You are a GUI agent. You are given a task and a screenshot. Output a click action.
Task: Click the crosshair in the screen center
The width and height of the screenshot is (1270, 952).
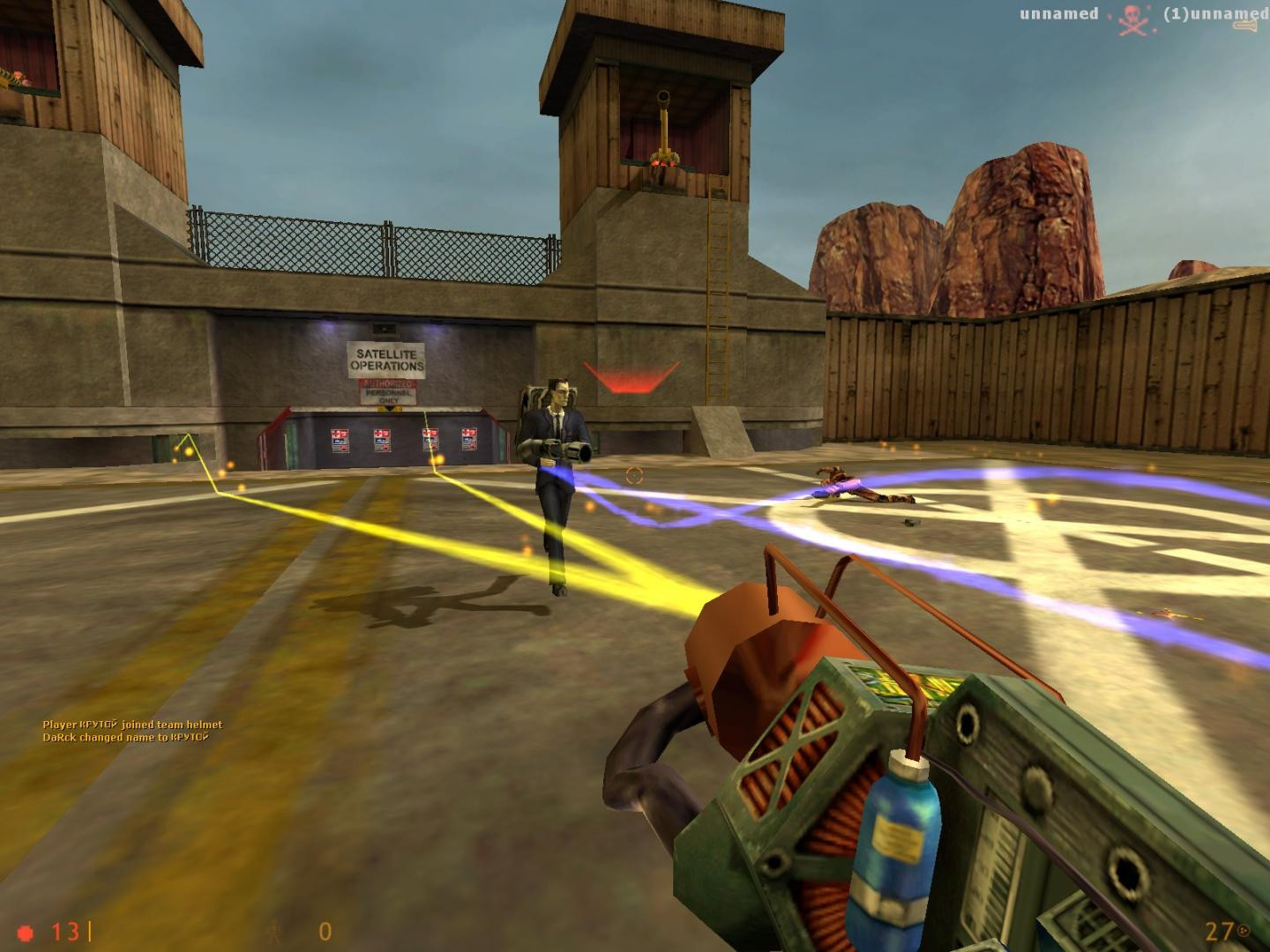633,475
